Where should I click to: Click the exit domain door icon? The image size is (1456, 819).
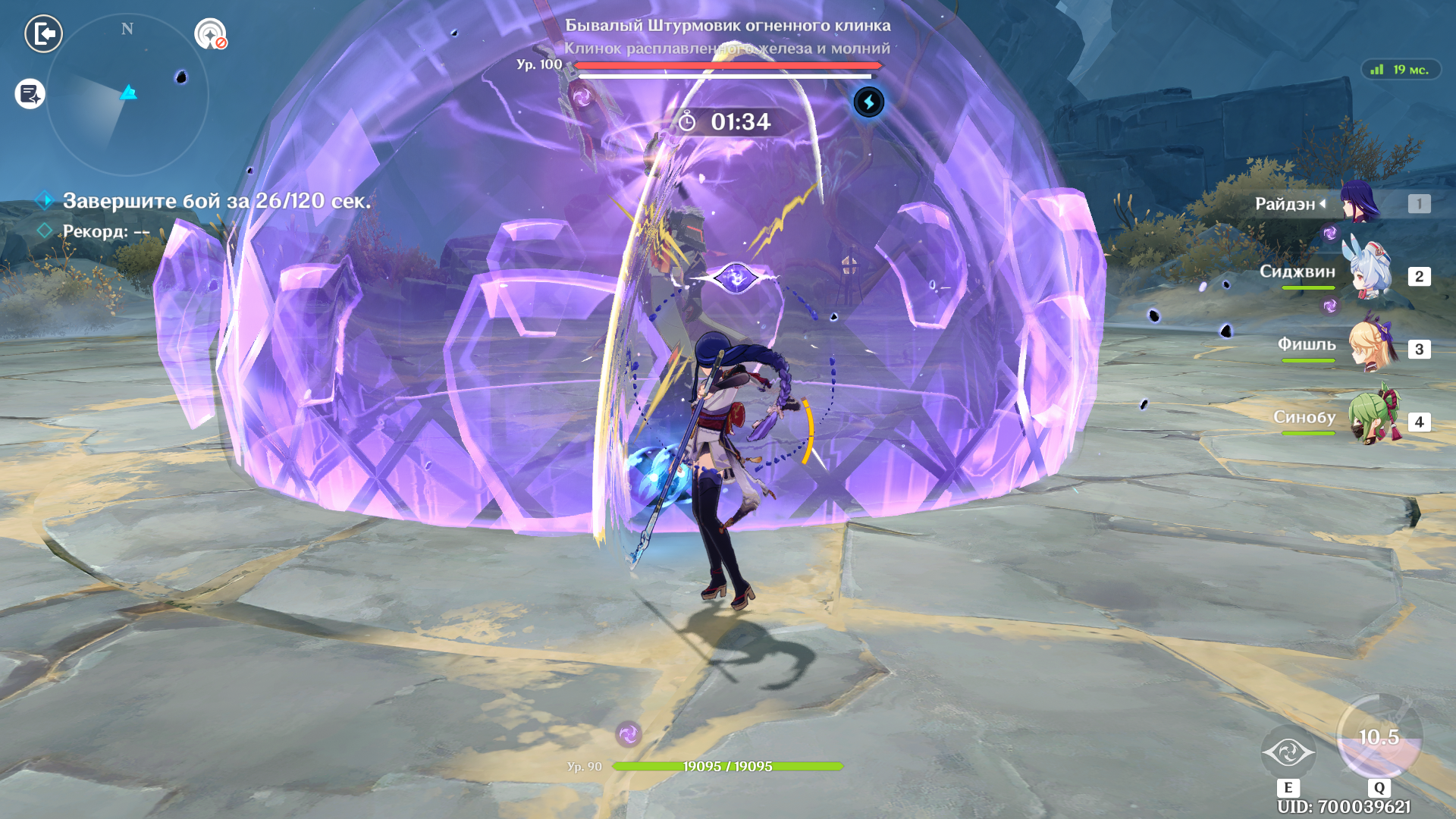tap(43, 34)
